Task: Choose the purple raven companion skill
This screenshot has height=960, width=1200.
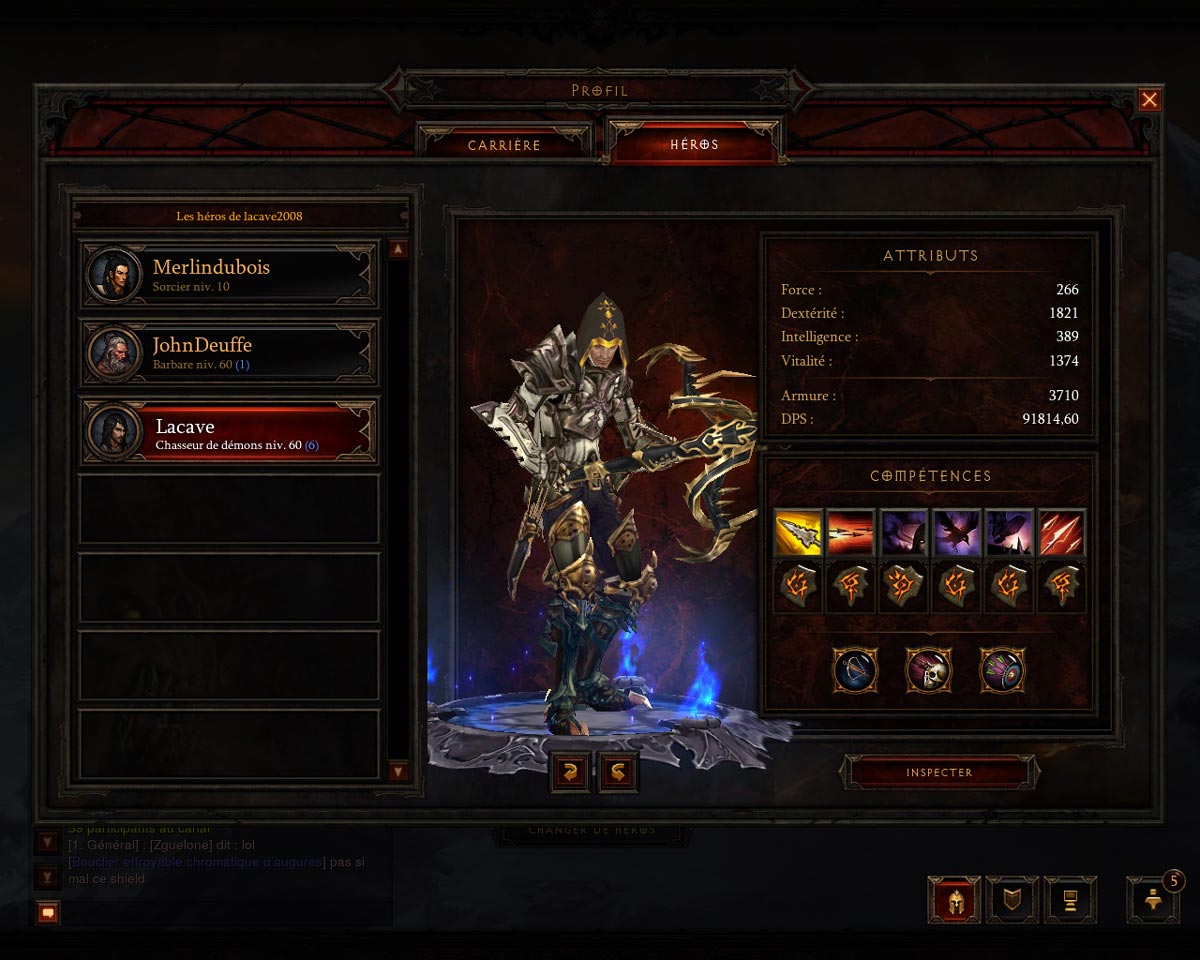Action: (x=957, y=532)
